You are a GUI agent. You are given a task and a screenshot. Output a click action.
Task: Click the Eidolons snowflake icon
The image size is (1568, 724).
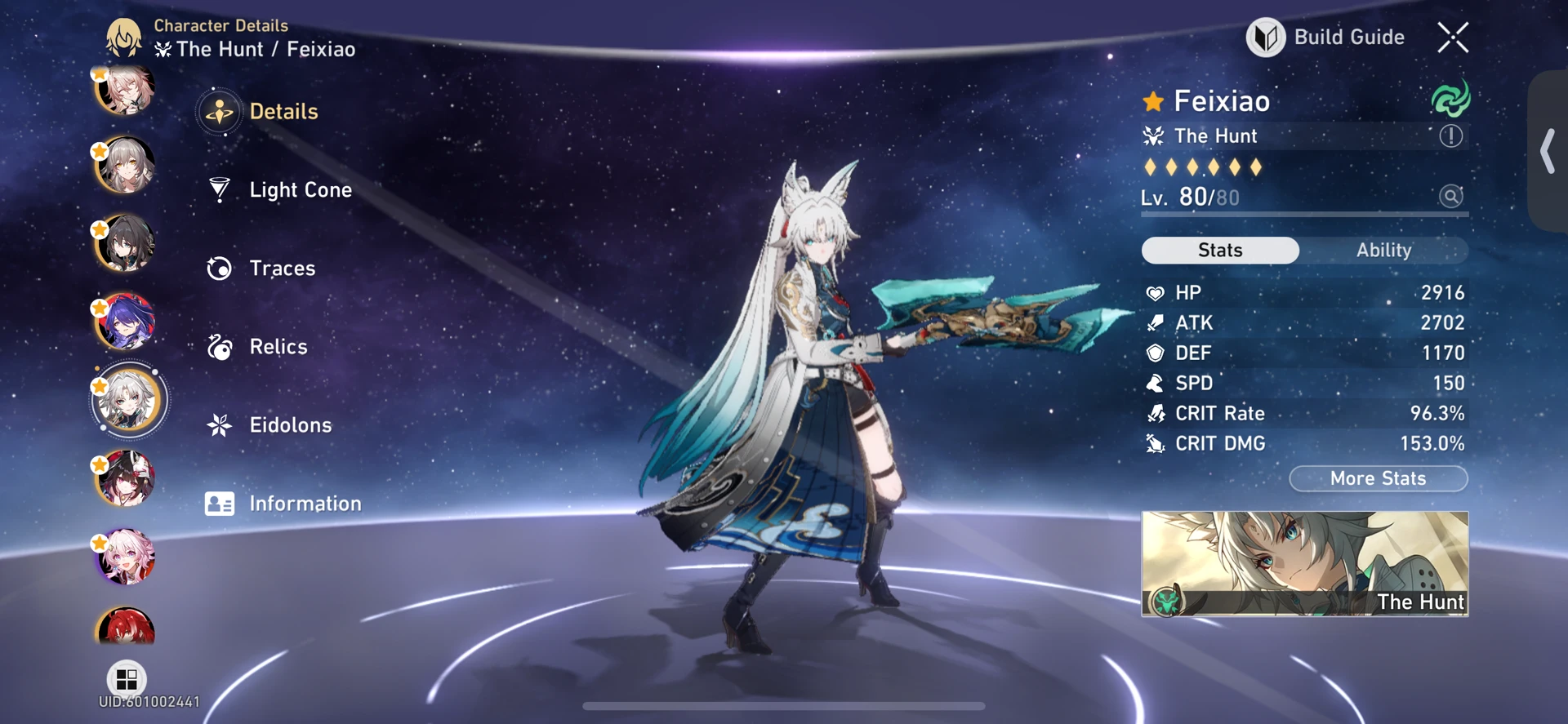tap(219, 424)
